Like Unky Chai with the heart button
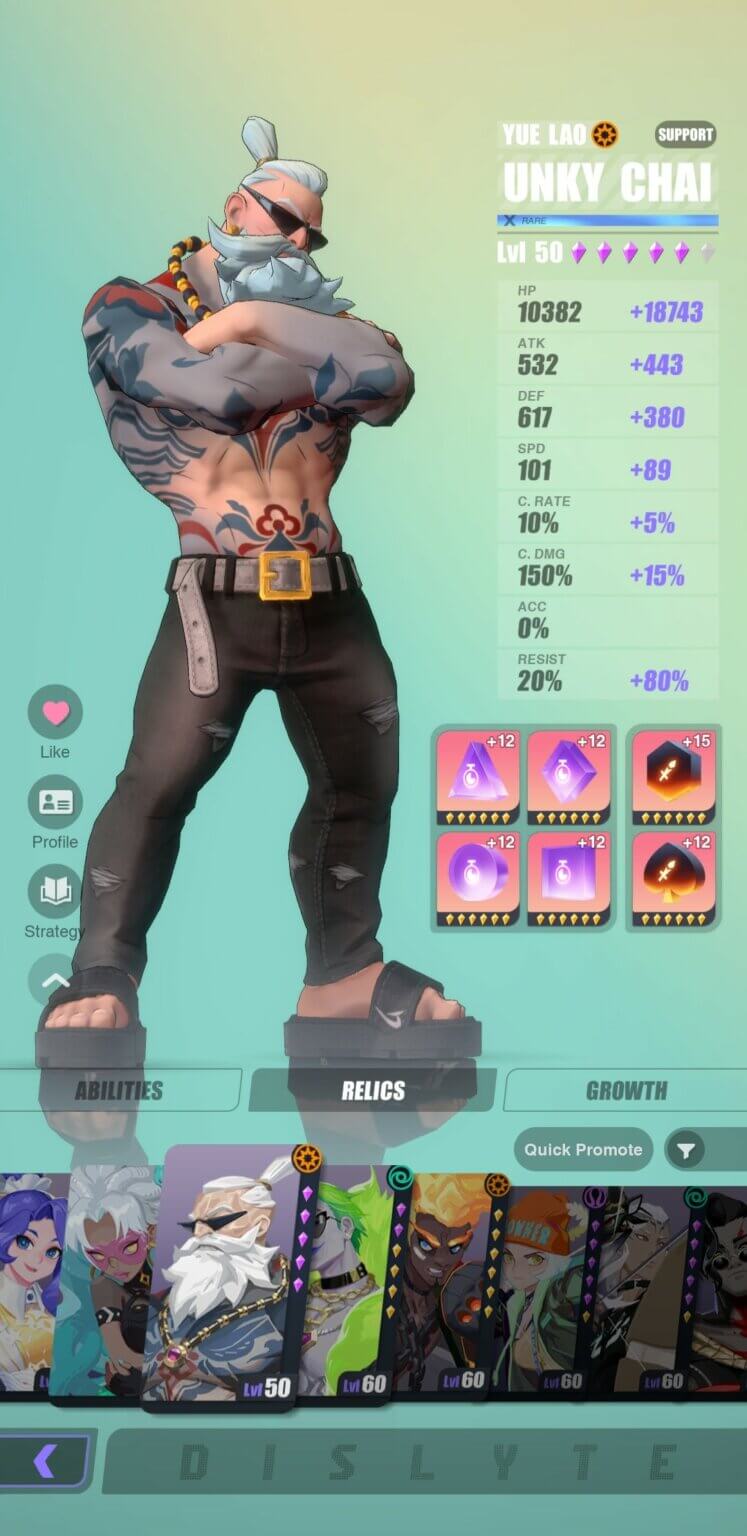The height and width of the screenshot is (1536, 747). coord(55,713)
